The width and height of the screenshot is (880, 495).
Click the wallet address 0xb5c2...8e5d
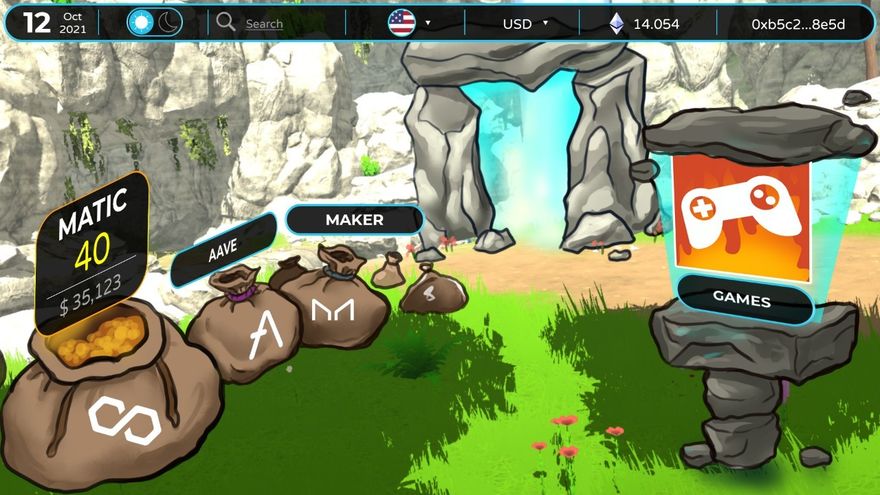[798, 24]
